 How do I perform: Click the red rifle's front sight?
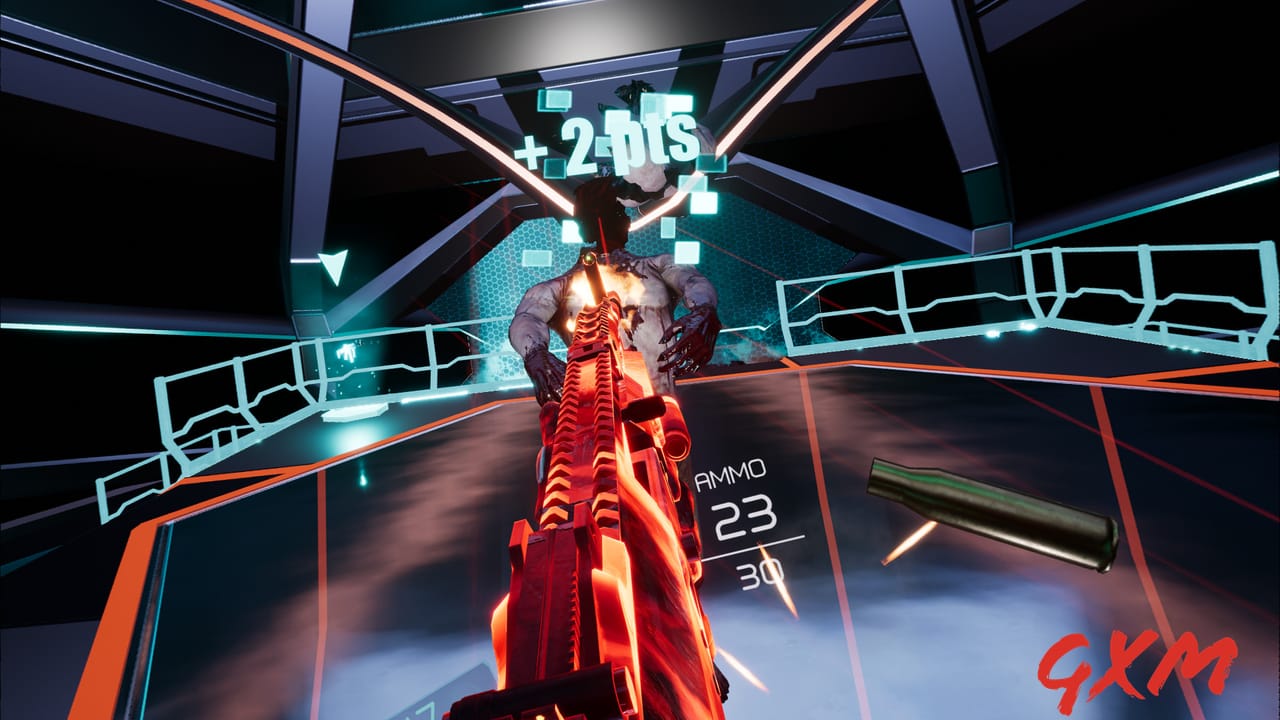(x=589, y=258)
